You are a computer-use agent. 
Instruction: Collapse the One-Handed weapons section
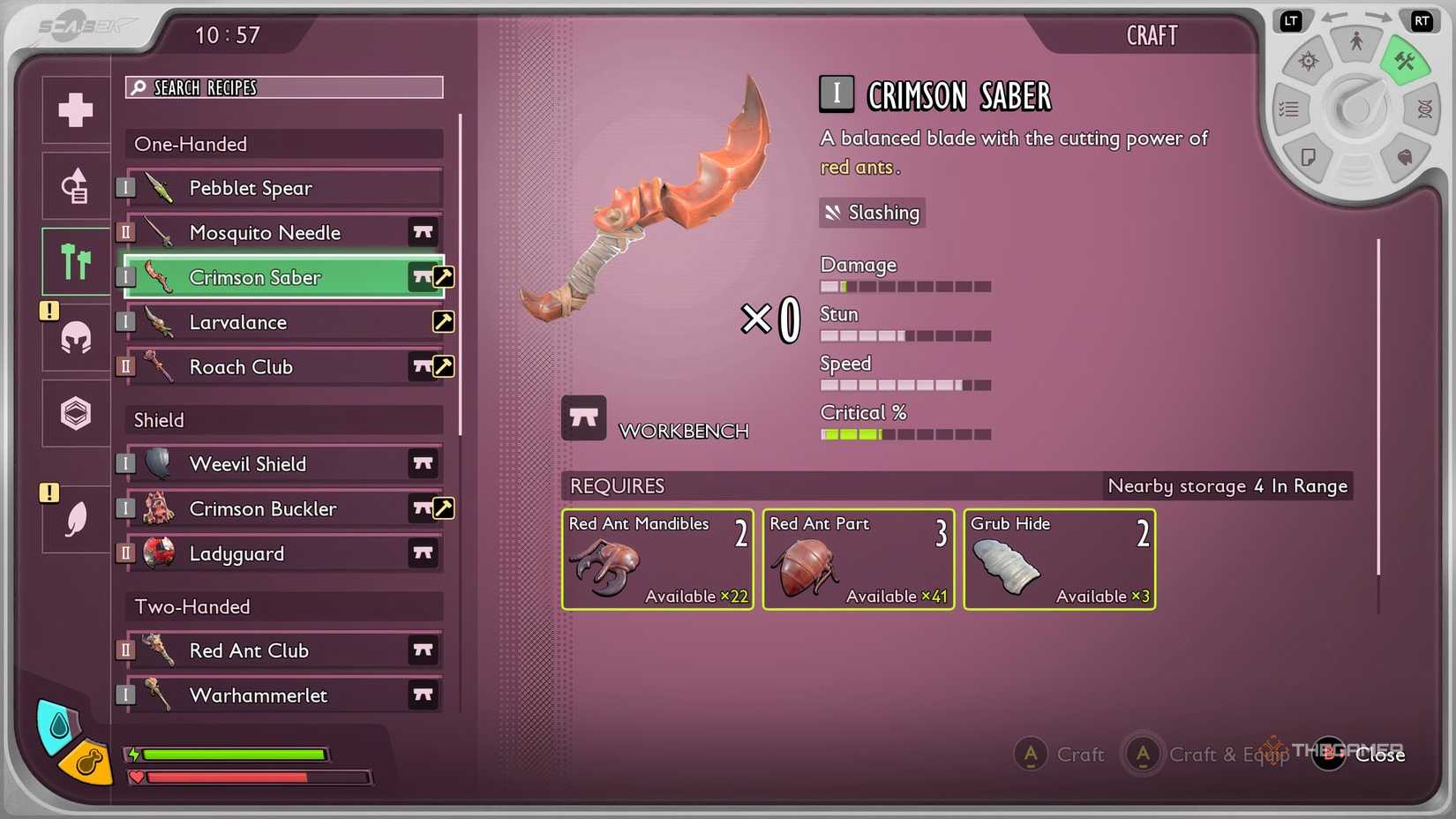point(282,144)
